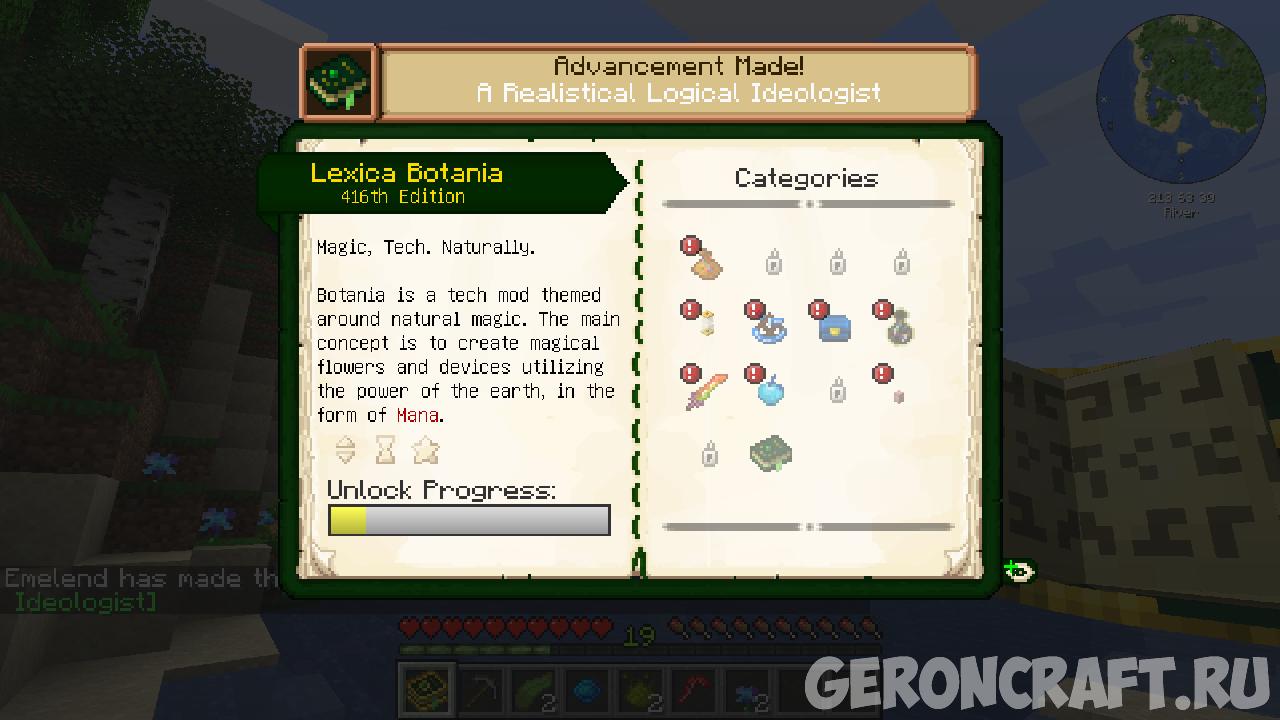Open the blue chest category

834,325
